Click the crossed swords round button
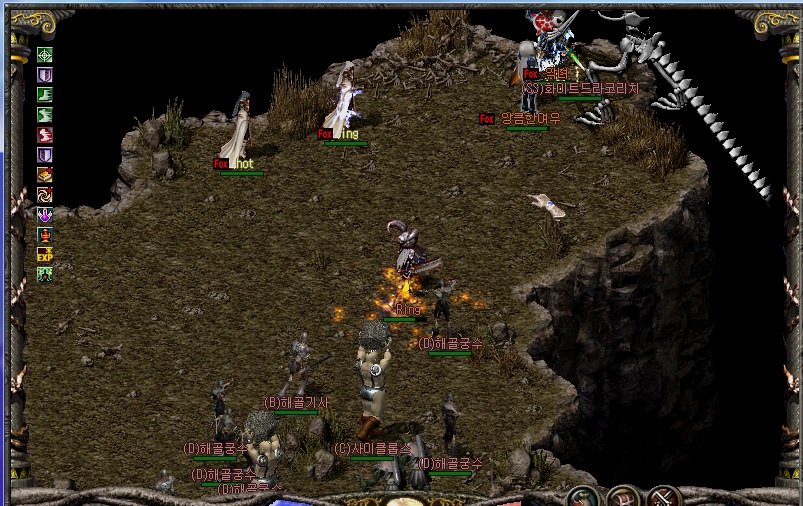Image resolution: width=803 pixels, height=506 pixels. coord(664,497)
